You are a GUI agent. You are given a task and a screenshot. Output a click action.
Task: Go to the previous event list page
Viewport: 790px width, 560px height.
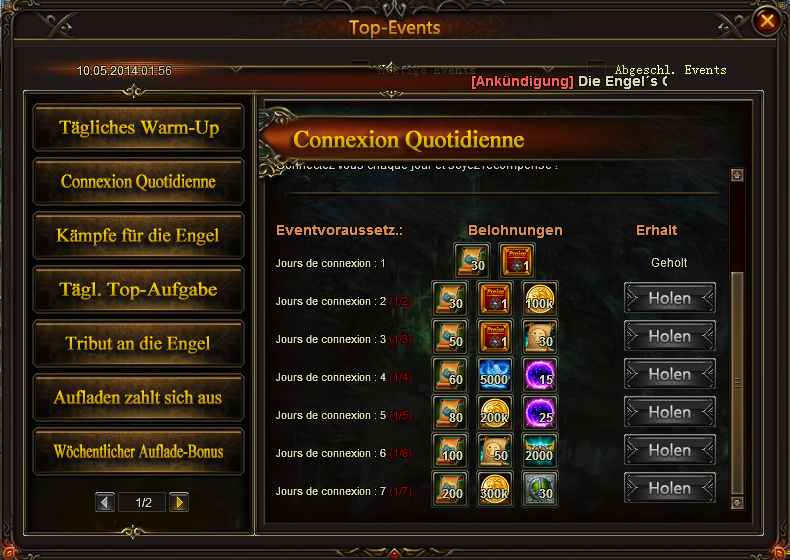[105, 502]
